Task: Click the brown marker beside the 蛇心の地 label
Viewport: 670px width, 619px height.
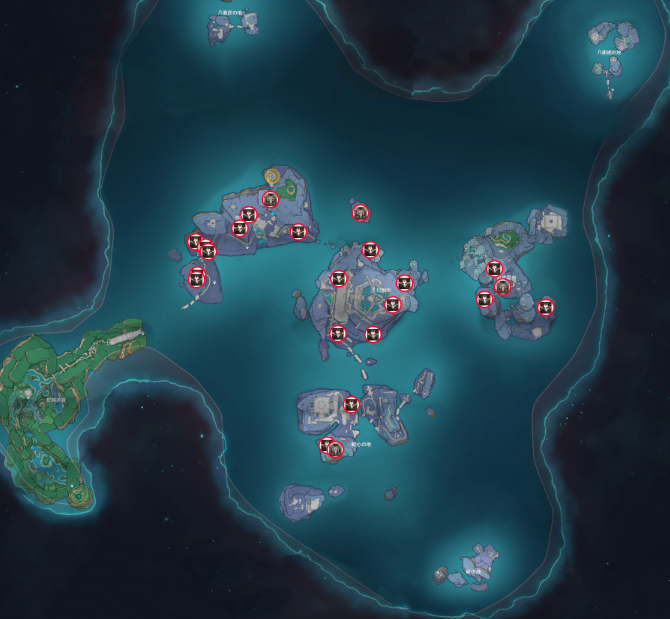Action: click(x=336, y=450)
